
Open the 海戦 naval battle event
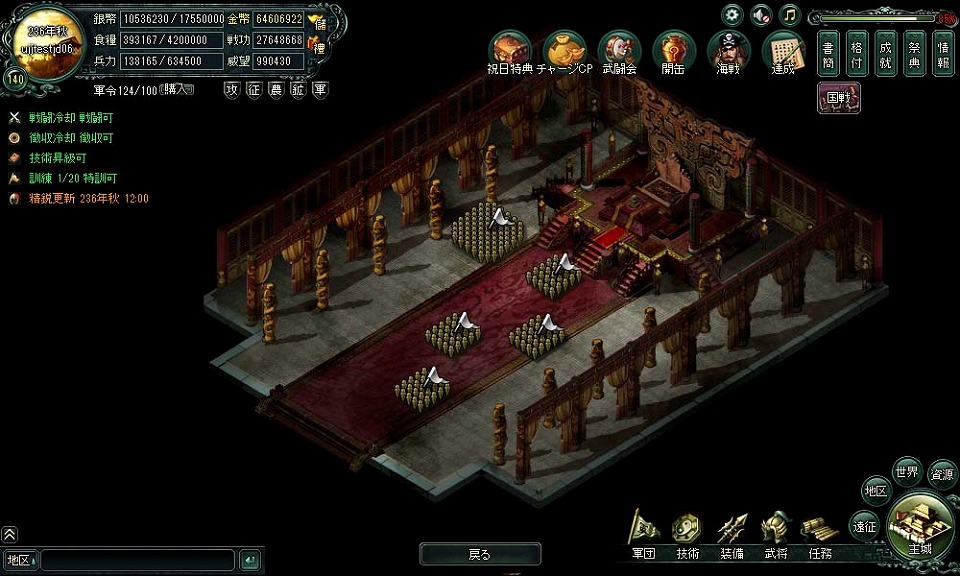click(x=728, y=52)
